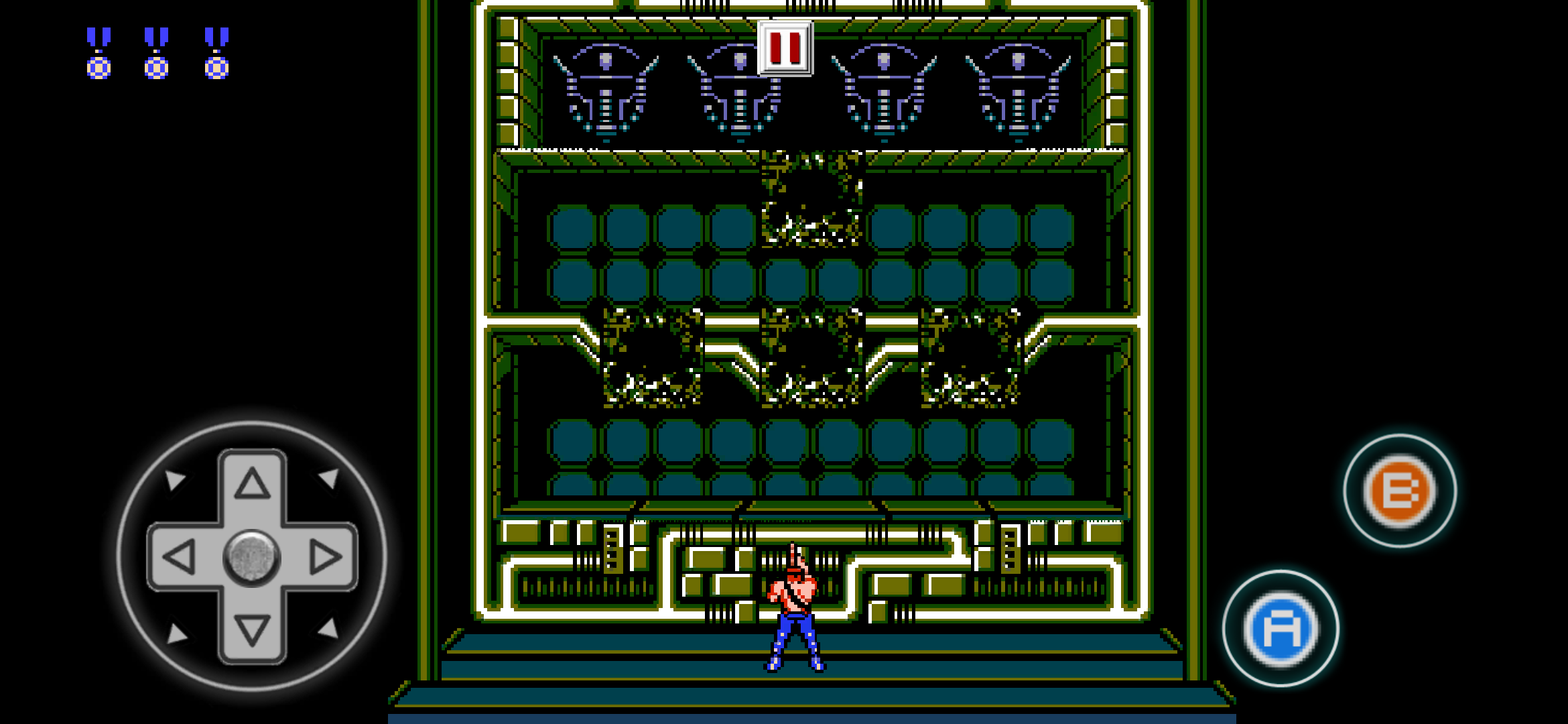Tap the orange B button
The width and height of the screenshot is (1568, 724).
click(1400, 491)
